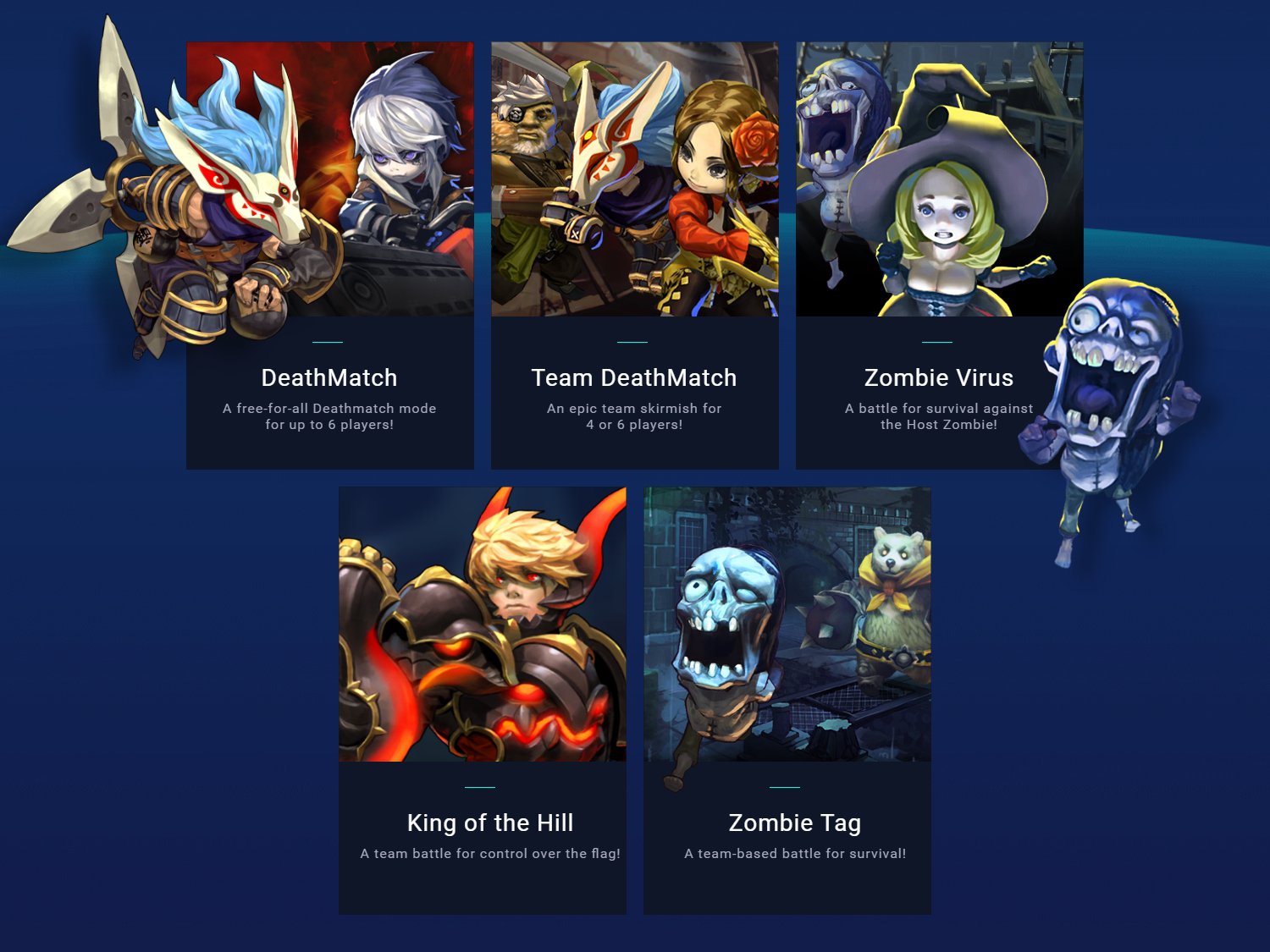Click the DeathMatch title text
The height and width of the screenshot is (952, 1270).
329,378
